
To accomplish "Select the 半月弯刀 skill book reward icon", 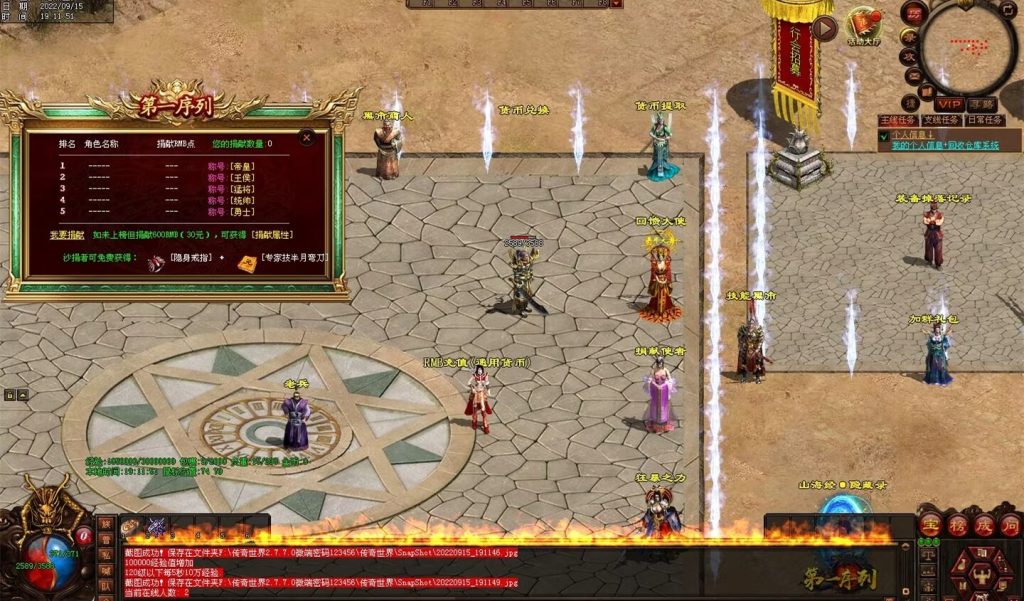I will pos(245,262).
